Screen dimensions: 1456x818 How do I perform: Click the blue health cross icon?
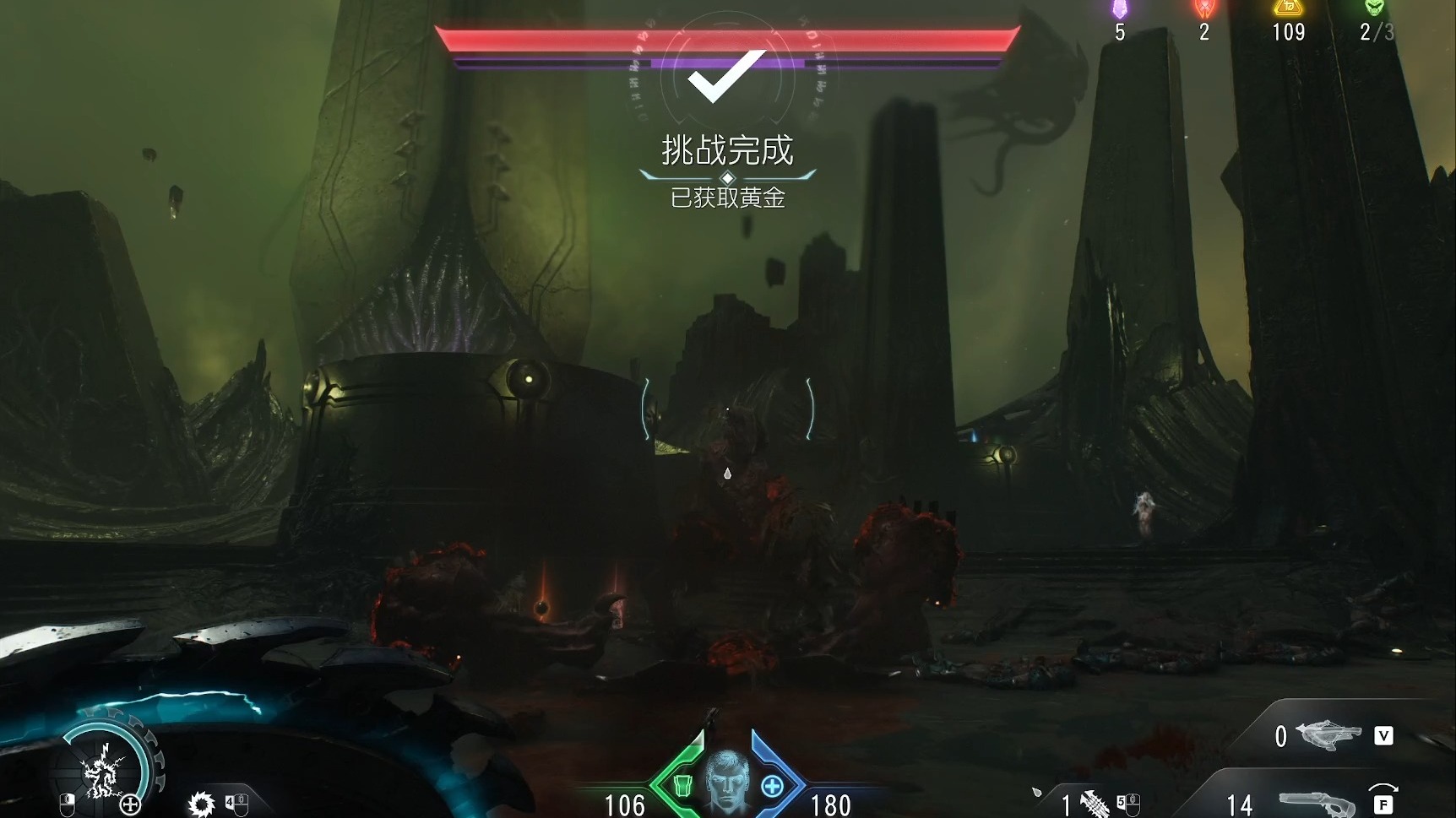point(772,787)
